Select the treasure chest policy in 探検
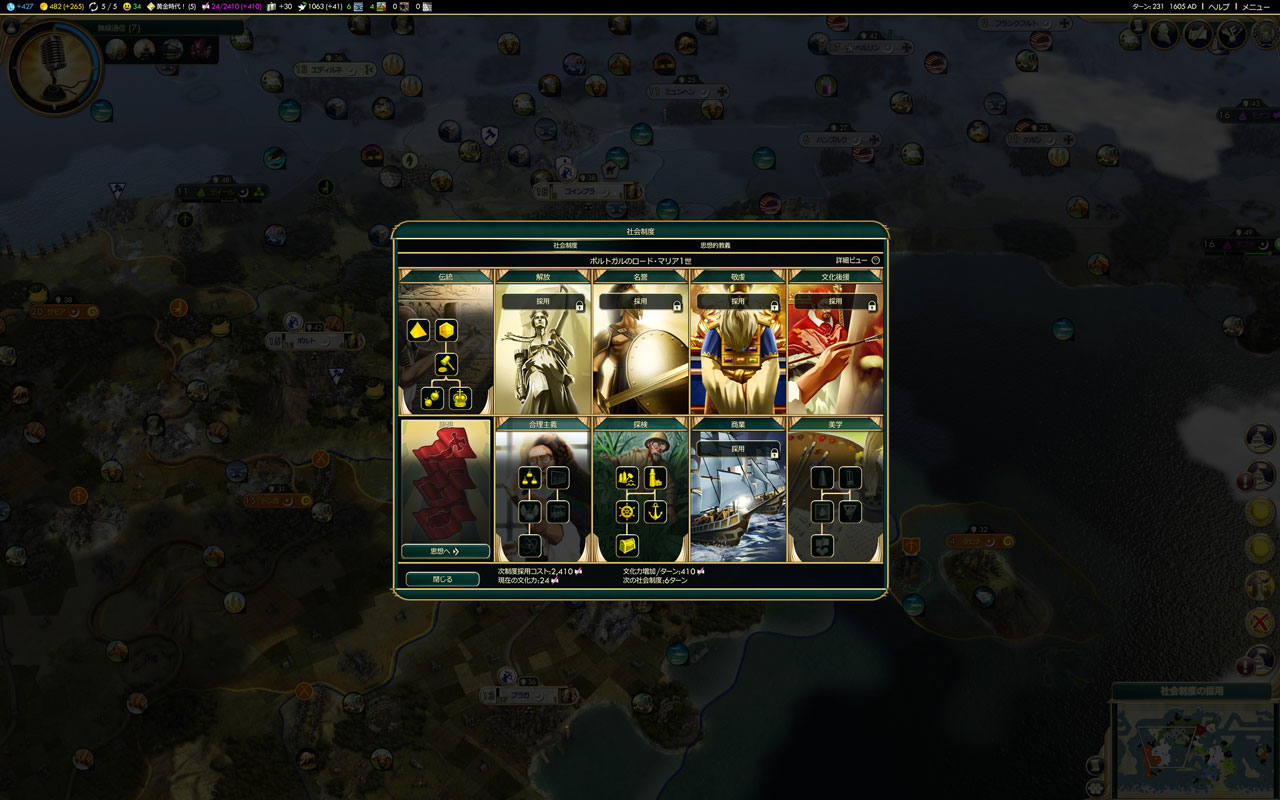The image size is (1280, 800). click(627, 545)
